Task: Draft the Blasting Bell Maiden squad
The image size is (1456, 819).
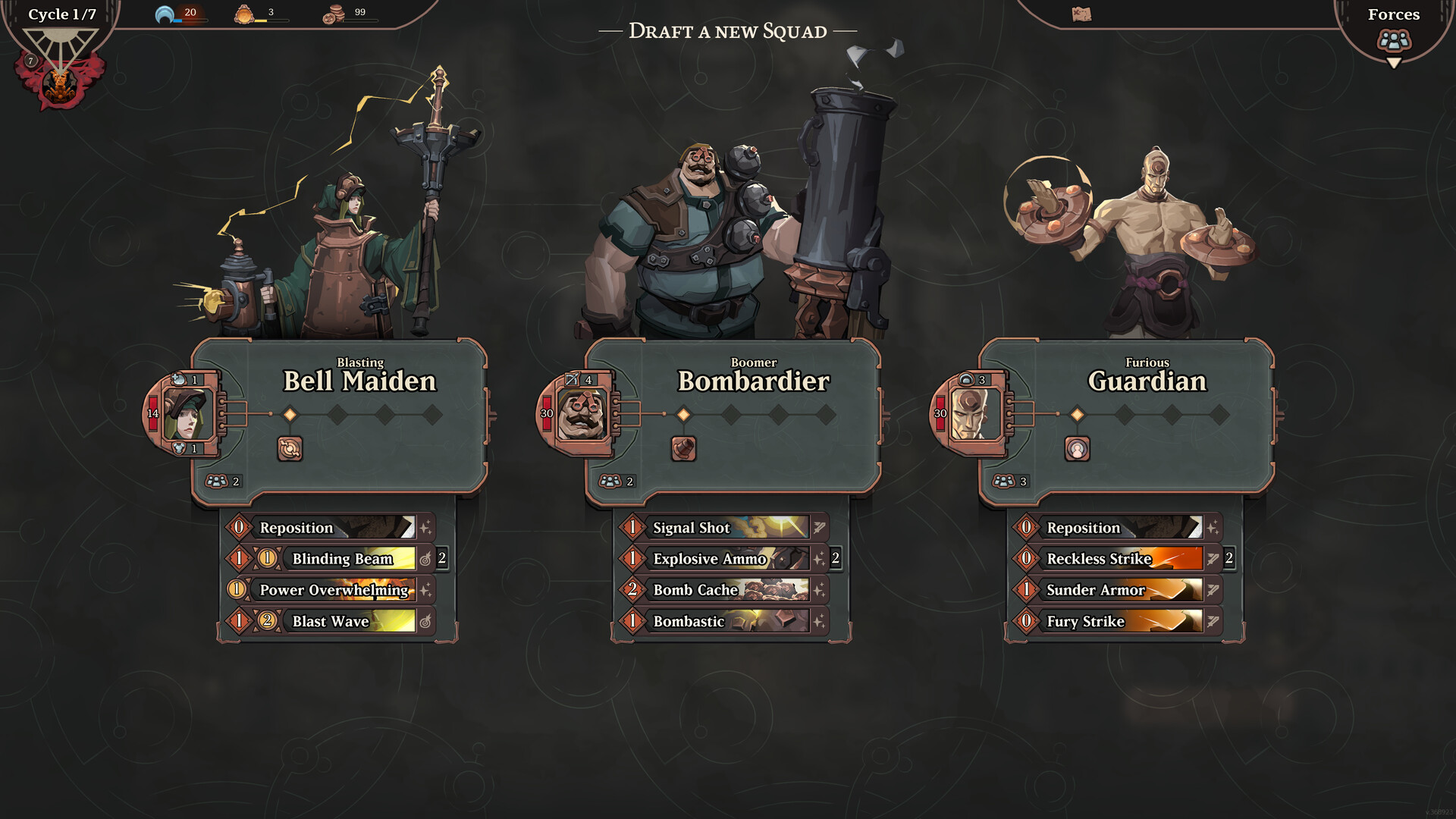Action: [x=359, y=381]
